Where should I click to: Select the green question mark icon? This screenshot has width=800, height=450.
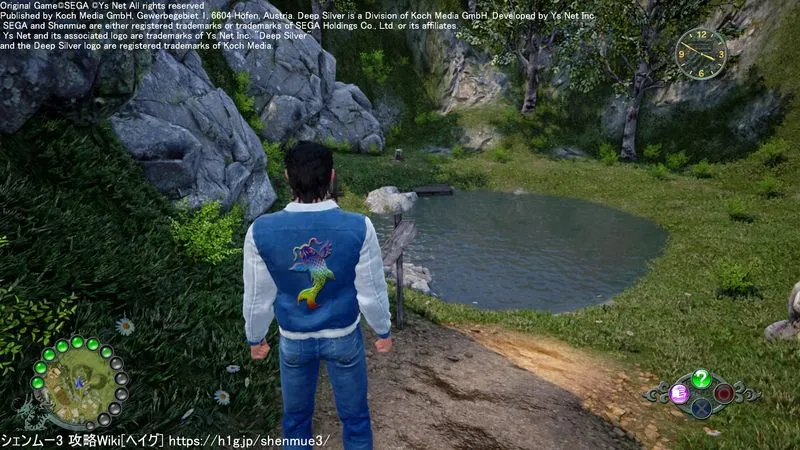point(701,378)
